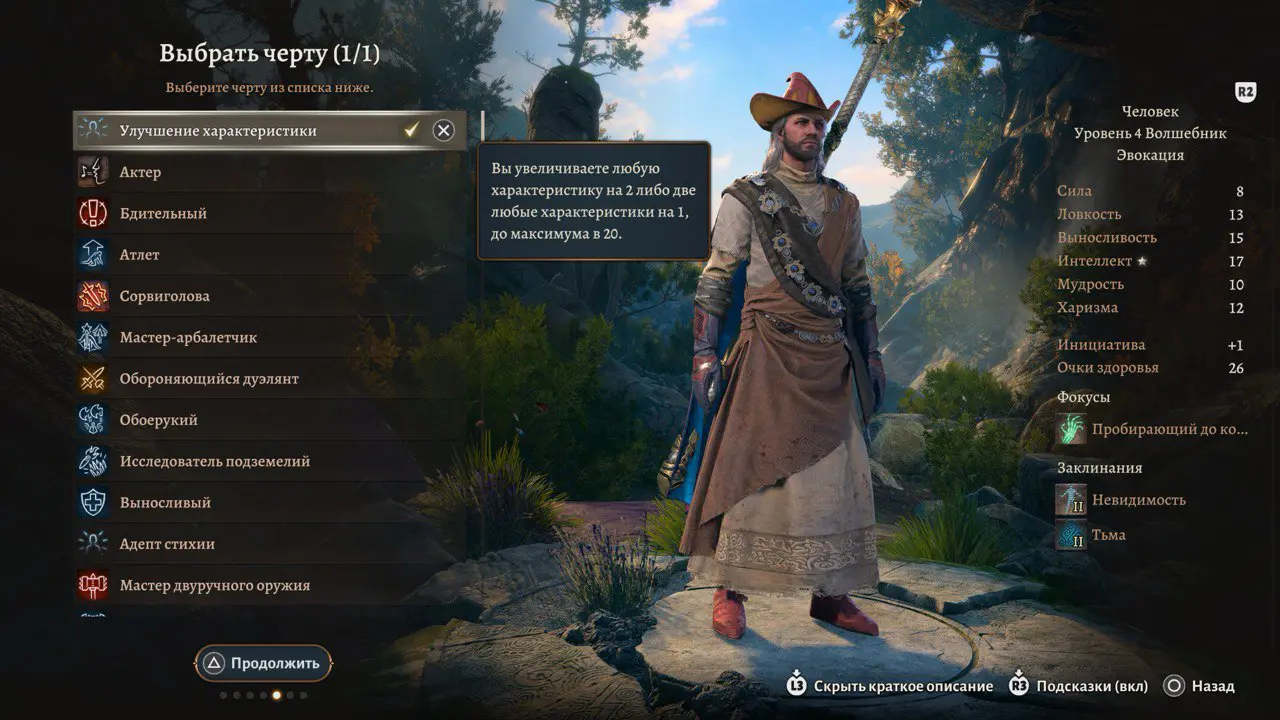Inspect the Тьма spell icon
Screen dimensions: 1280x720
[x=1072, y=535]
